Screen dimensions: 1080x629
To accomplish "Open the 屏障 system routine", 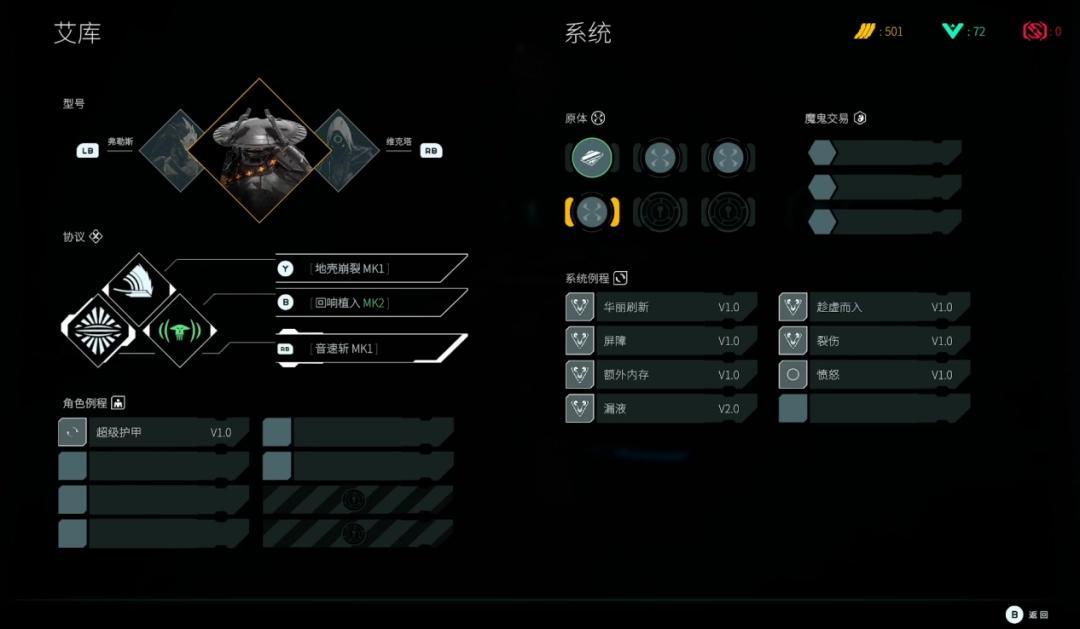I will coord(660,341).
